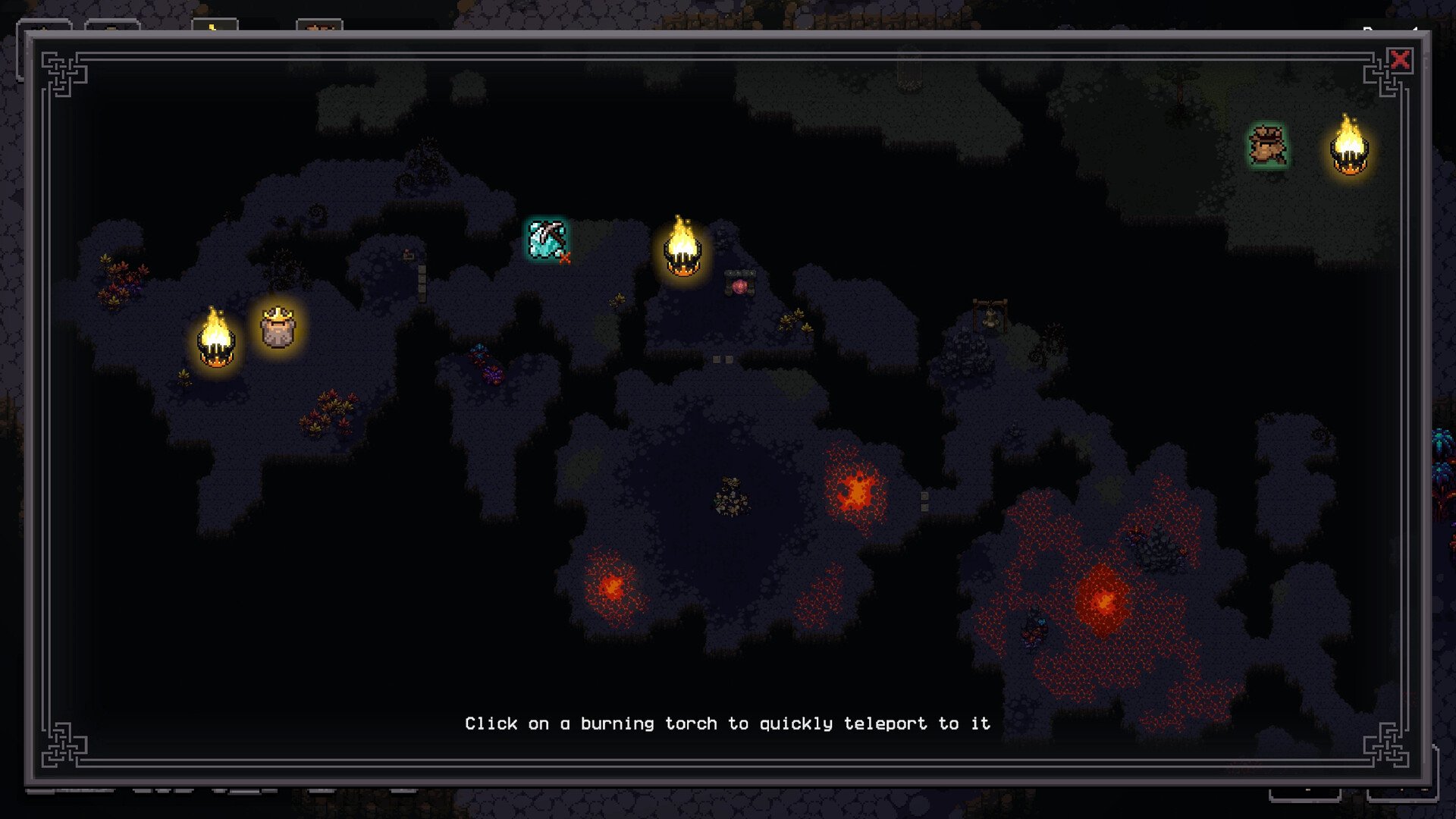Select the crystal pickaxe mining marker
The width and height of the screenshot is (1456, 819).
click(547, 240)
